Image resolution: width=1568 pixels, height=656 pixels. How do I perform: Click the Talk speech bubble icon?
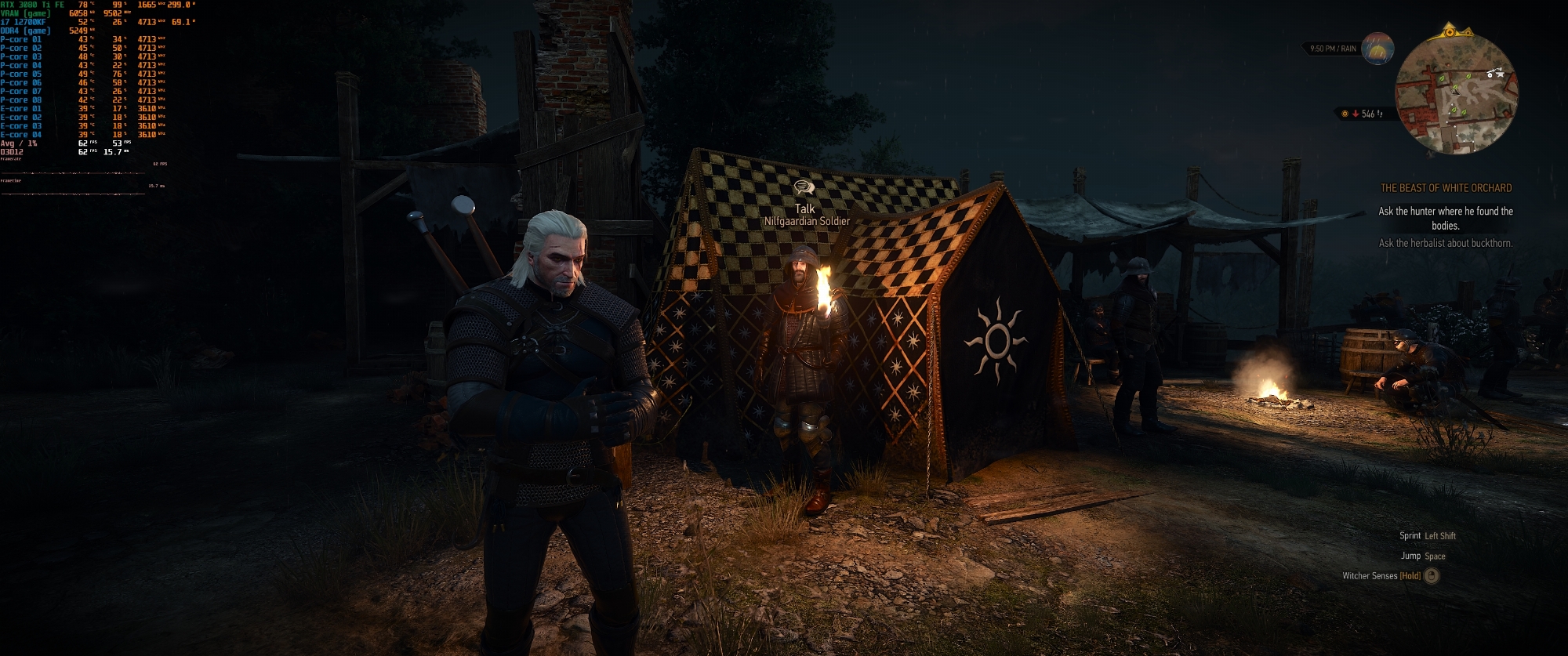pos(804,187)
